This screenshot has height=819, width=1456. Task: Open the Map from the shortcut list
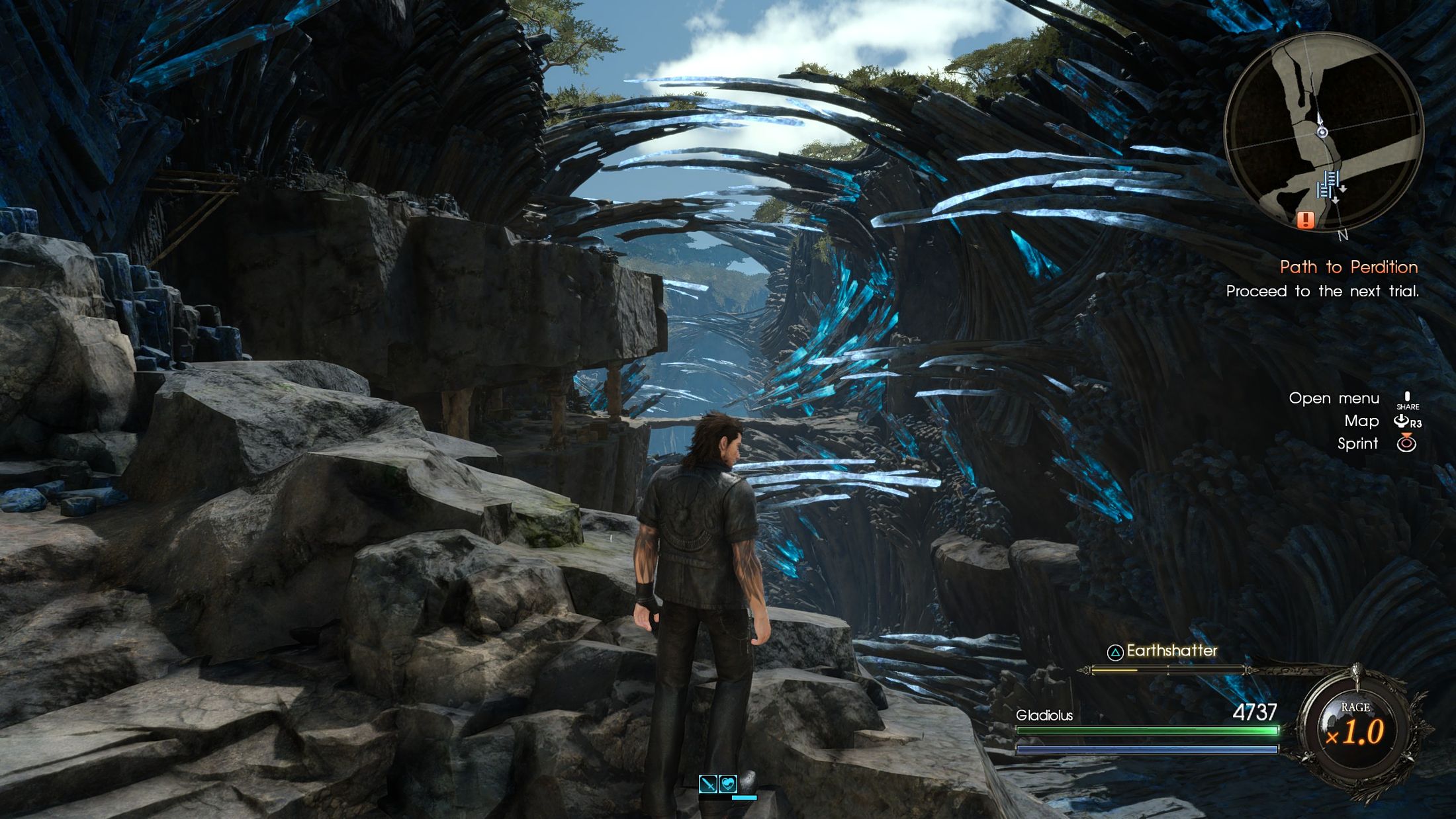(x=1361, y=421)
